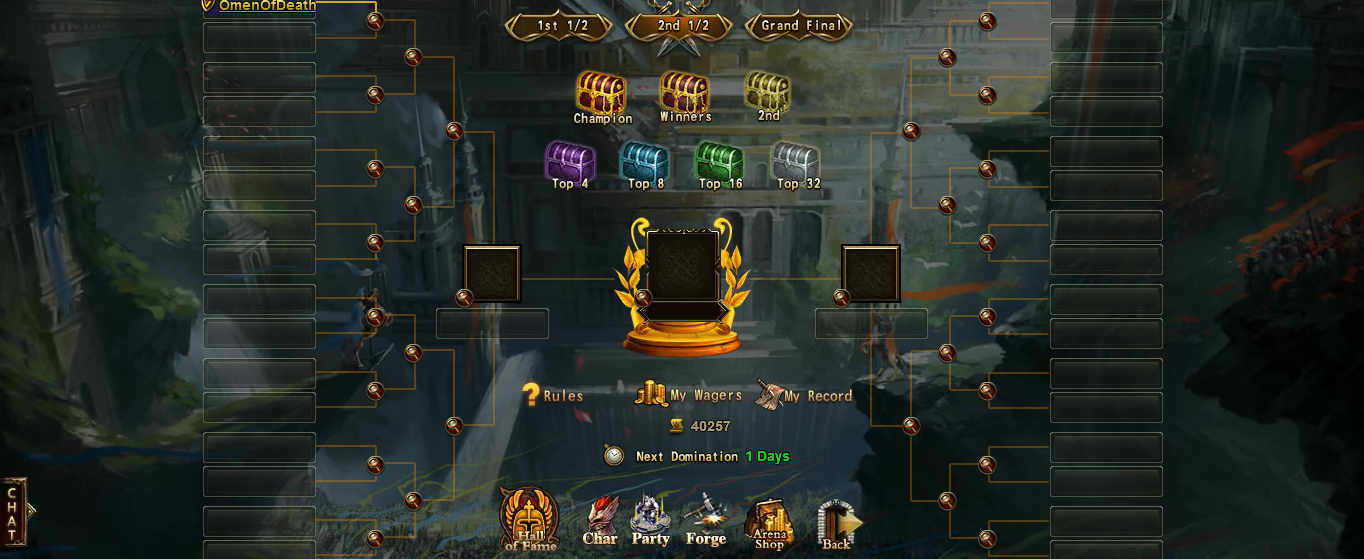Click the Winners treasure chest
This screenshot has width=1364, height=559.
click(685, 93)
